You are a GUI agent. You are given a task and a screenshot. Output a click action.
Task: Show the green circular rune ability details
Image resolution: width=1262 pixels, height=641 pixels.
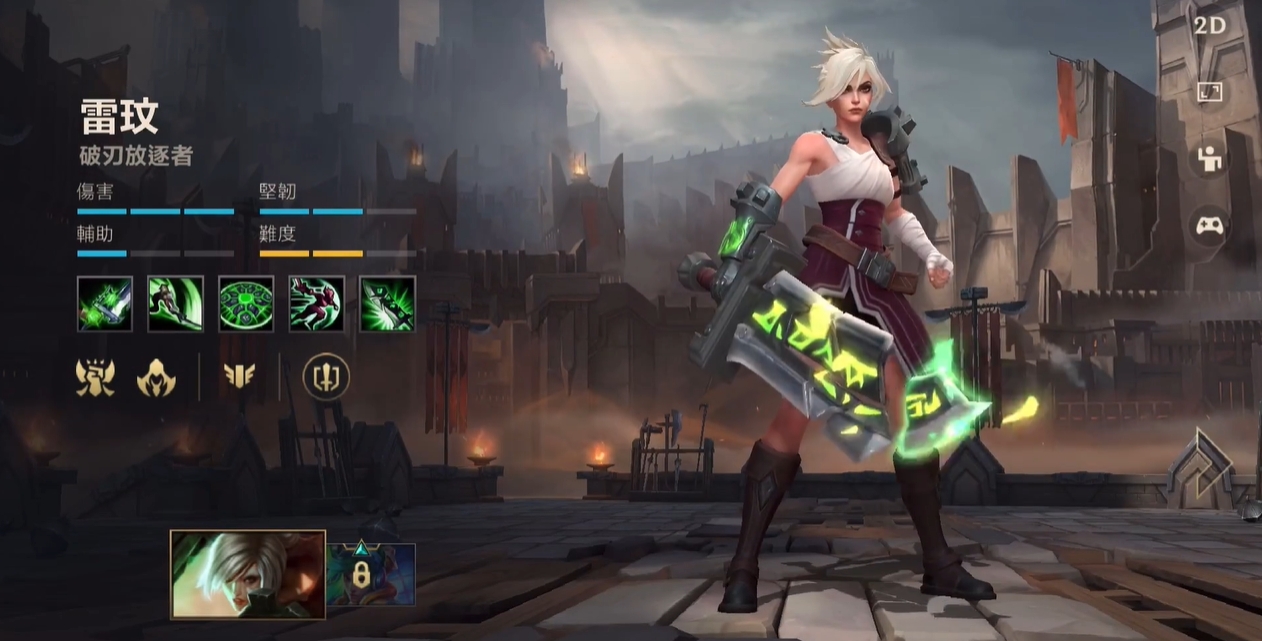[246, 304]
